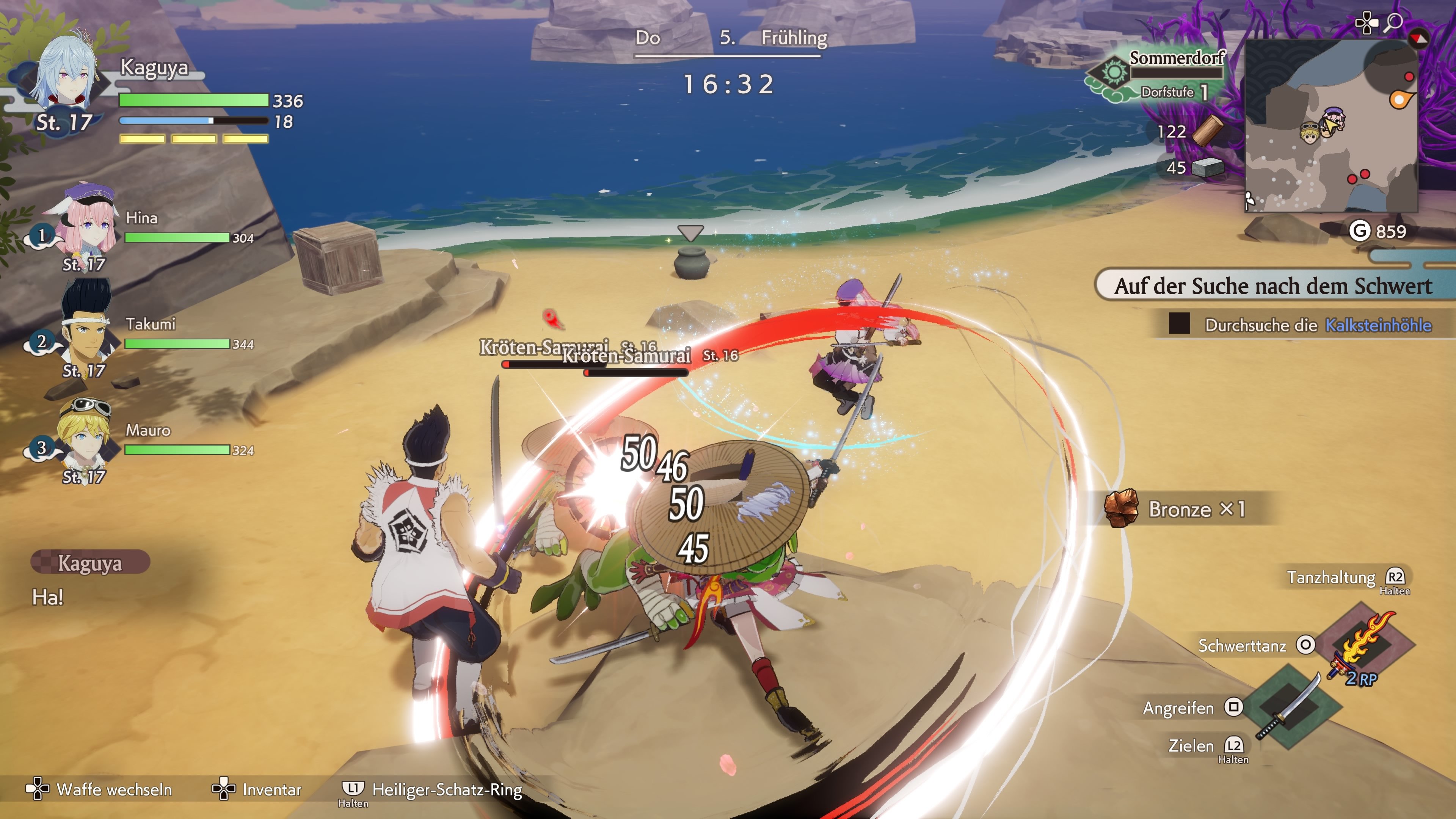Select the wood resource icon

coord(1207,131)
